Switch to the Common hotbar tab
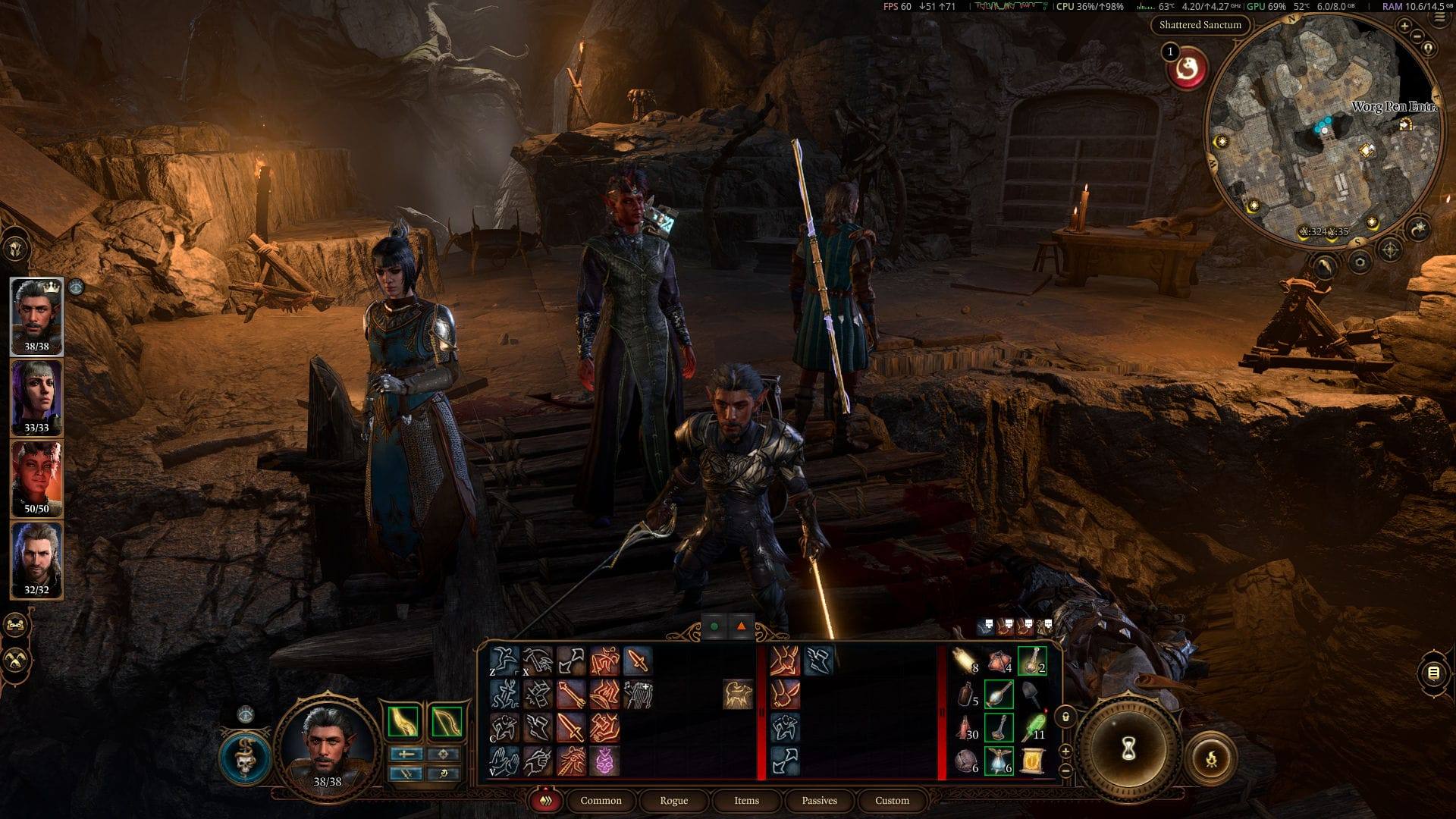This screenshot has width=1456, height=819. pyautogui.click(x=601, y=801)
